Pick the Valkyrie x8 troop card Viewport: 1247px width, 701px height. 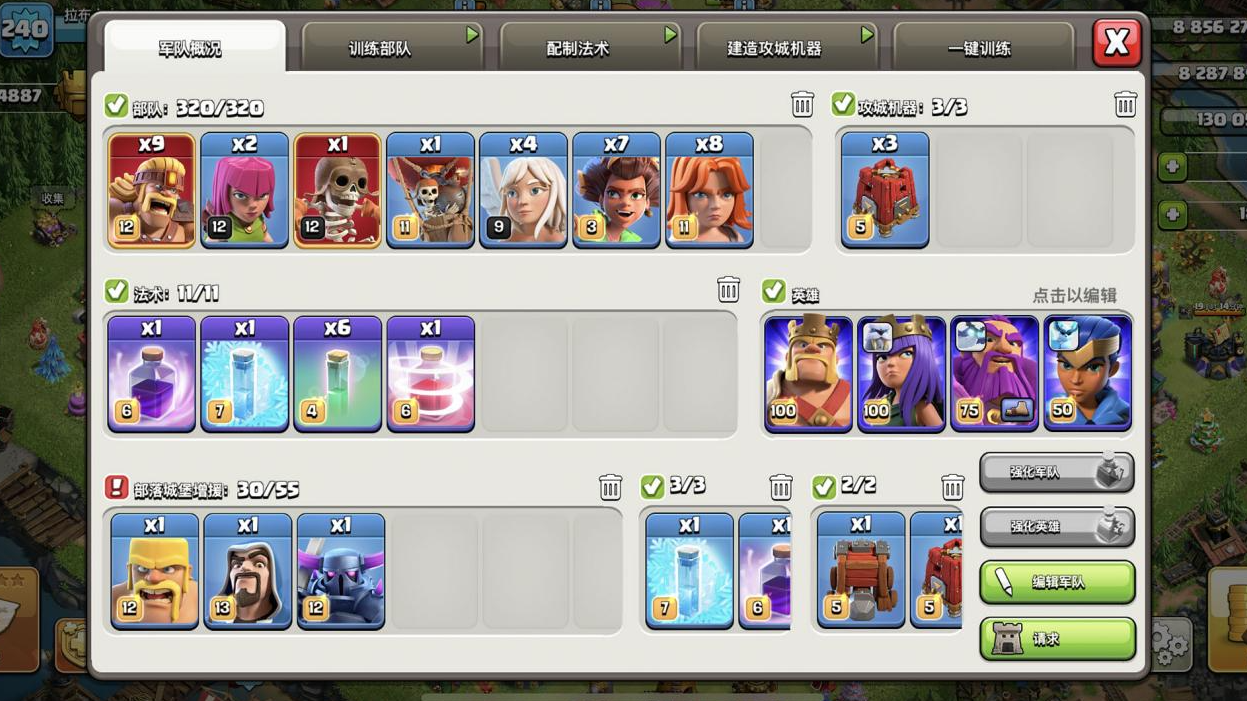pyautogui.click(x=709, y=190)
